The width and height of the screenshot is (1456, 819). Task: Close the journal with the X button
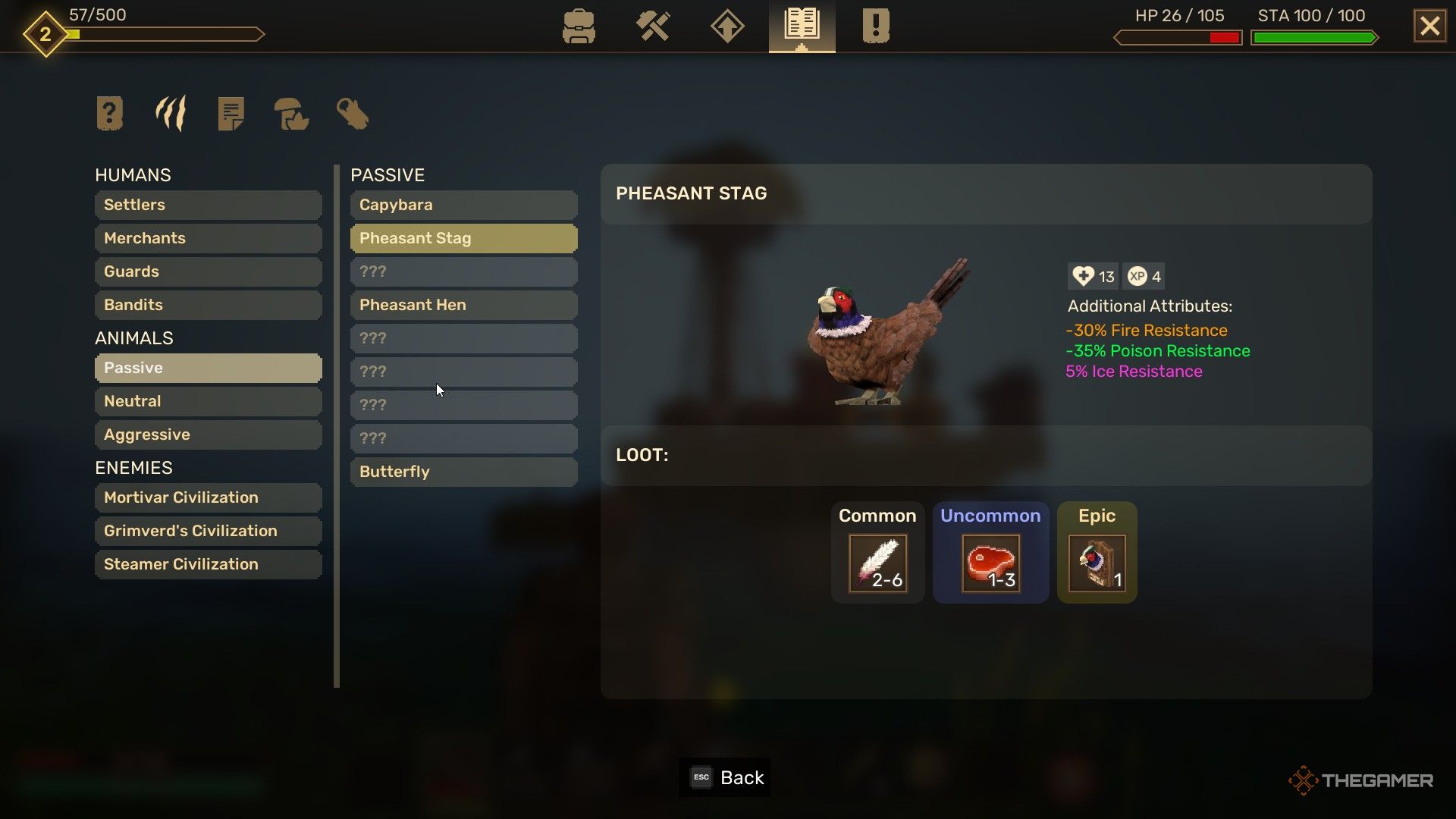[x=1429, y=27]
